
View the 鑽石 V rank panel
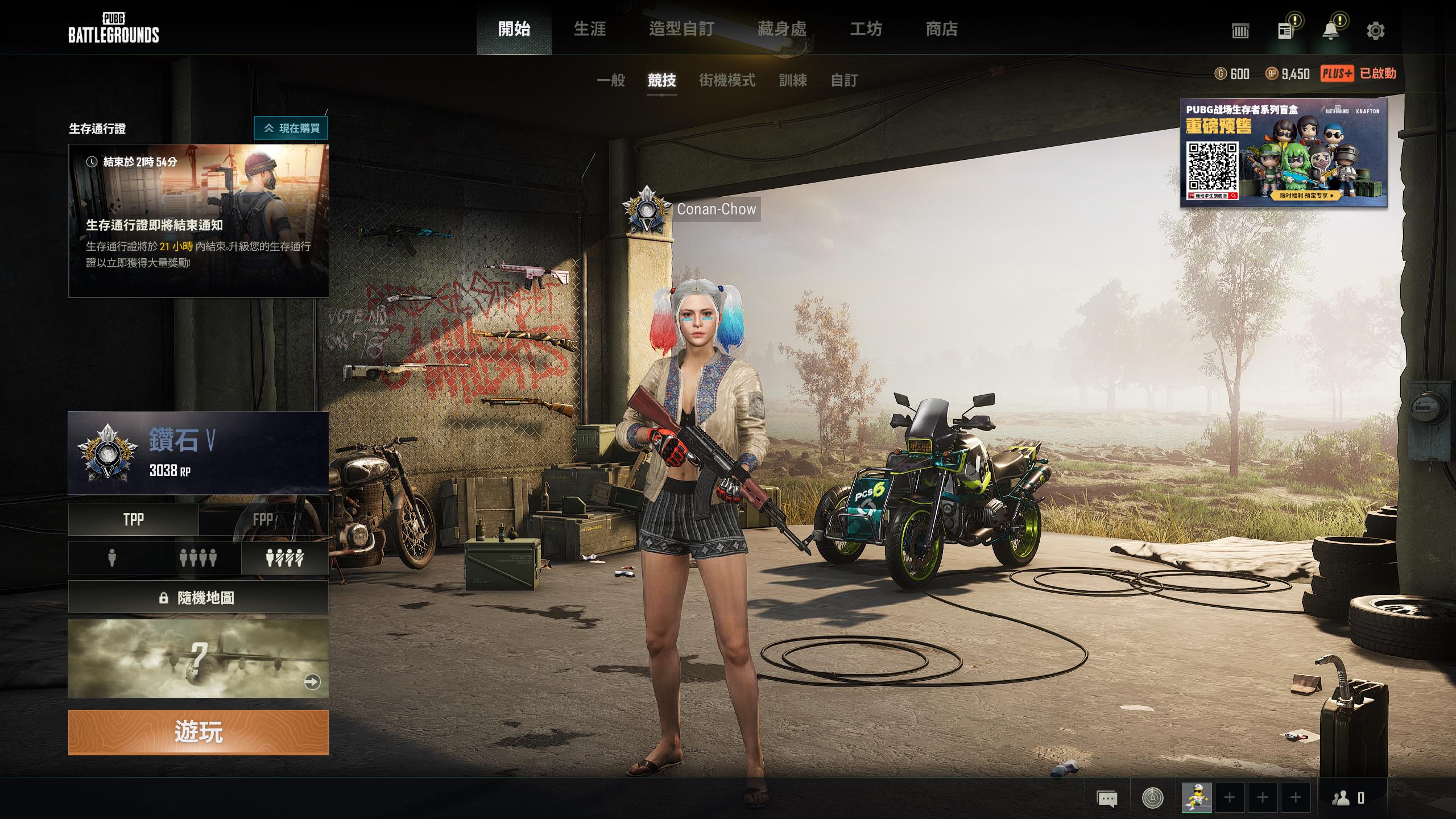tap(198, 453)
